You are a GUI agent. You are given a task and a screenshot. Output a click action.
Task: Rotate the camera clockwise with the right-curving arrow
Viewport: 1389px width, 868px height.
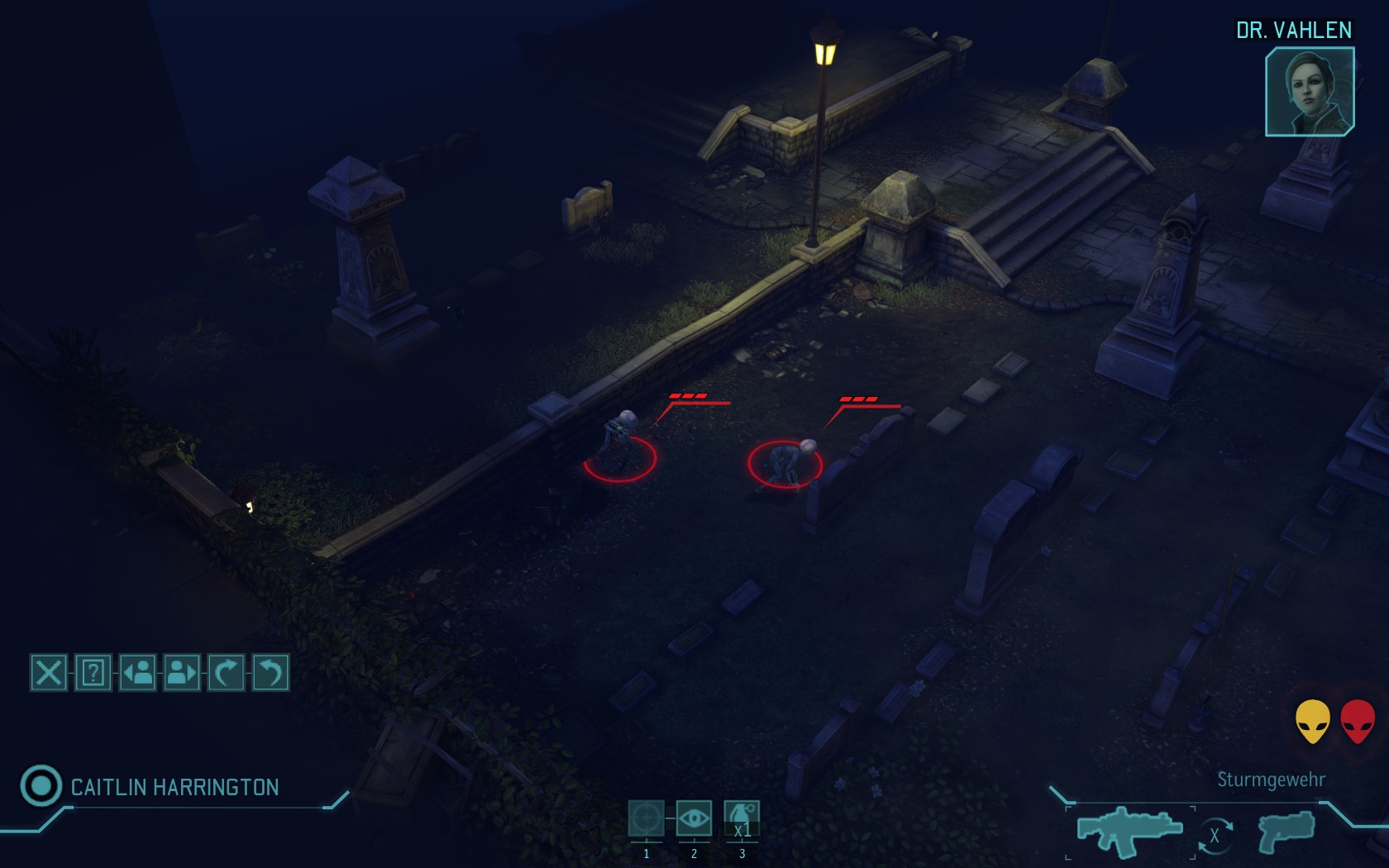pos(226,673)
